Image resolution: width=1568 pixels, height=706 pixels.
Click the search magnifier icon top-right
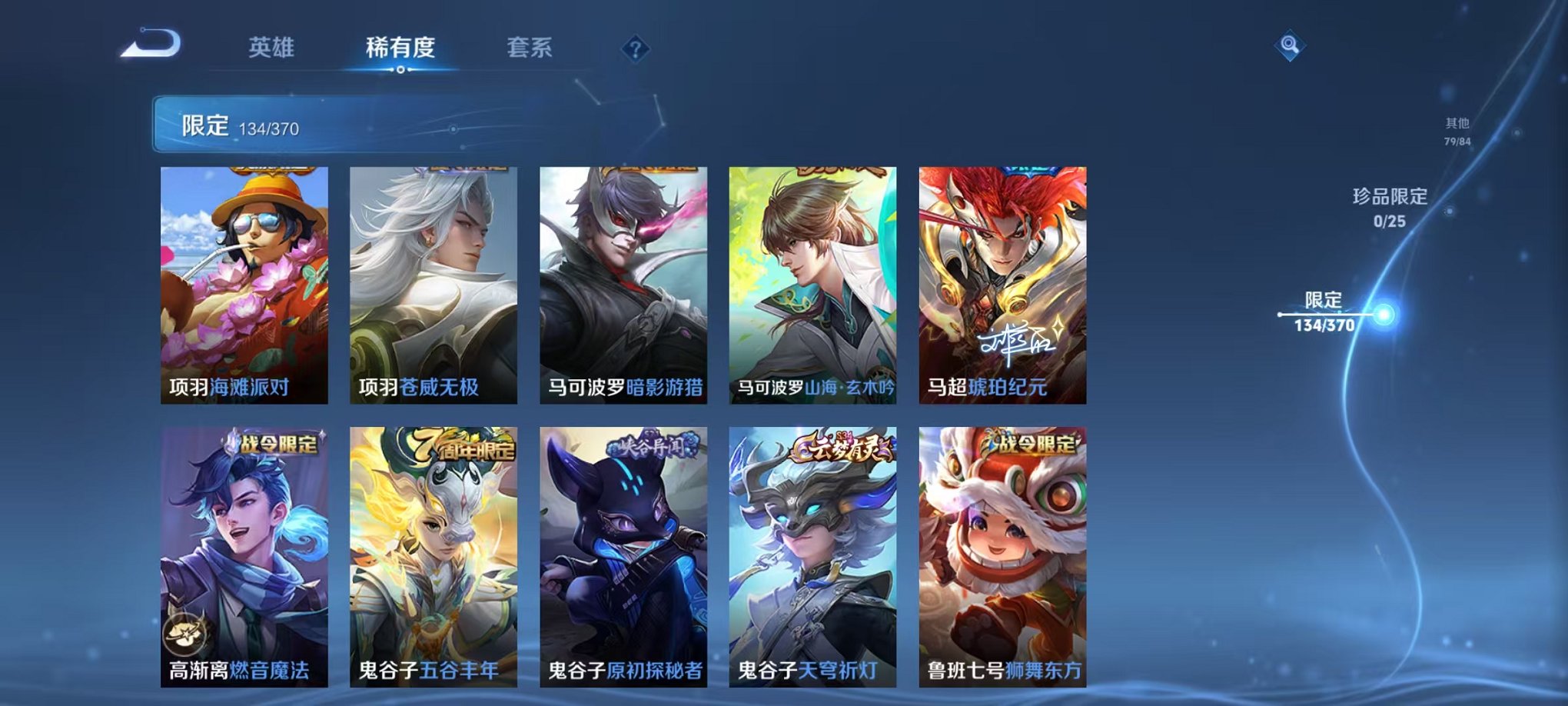(x=1291, y=43)
